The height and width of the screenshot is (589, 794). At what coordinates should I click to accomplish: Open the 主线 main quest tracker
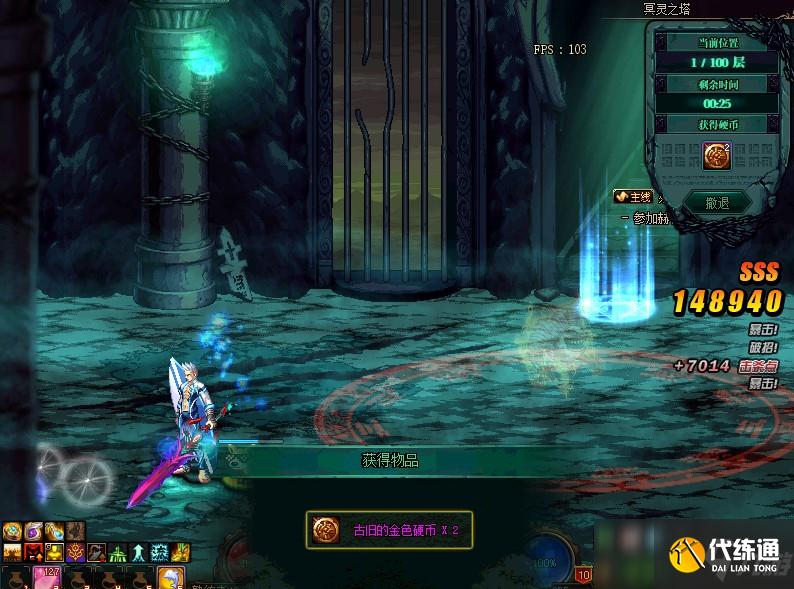[x=634, y=197]
